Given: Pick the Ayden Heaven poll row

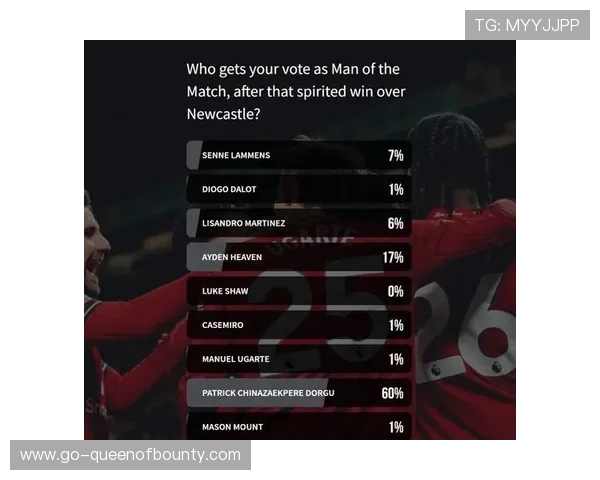Looking at the screenshot, I should click(x=298, y=258).
